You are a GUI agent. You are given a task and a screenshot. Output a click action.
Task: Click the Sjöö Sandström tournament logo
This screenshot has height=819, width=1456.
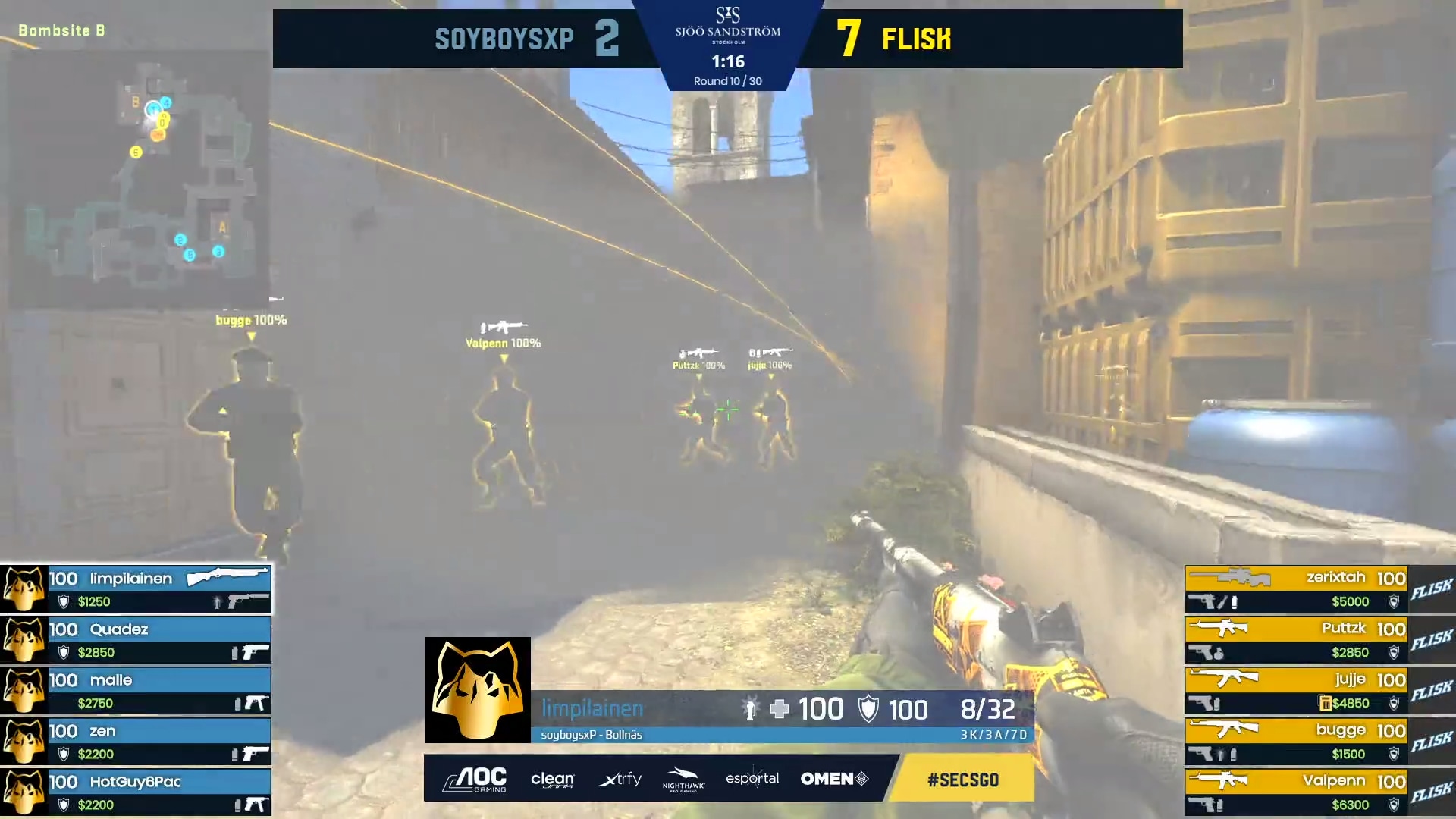[727, 24]
